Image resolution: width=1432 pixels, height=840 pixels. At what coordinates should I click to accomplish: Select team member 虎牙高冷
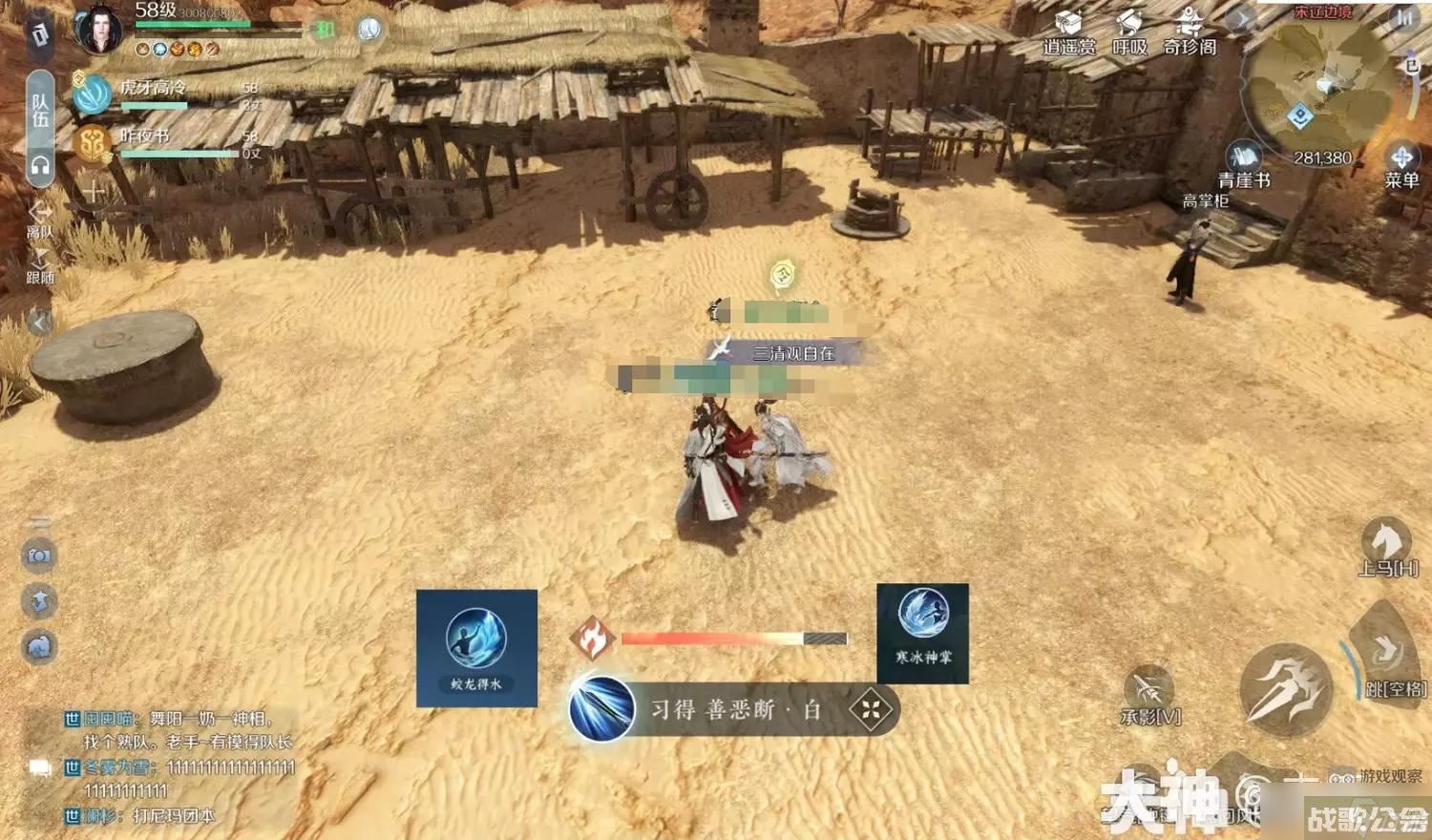(94, 94)
